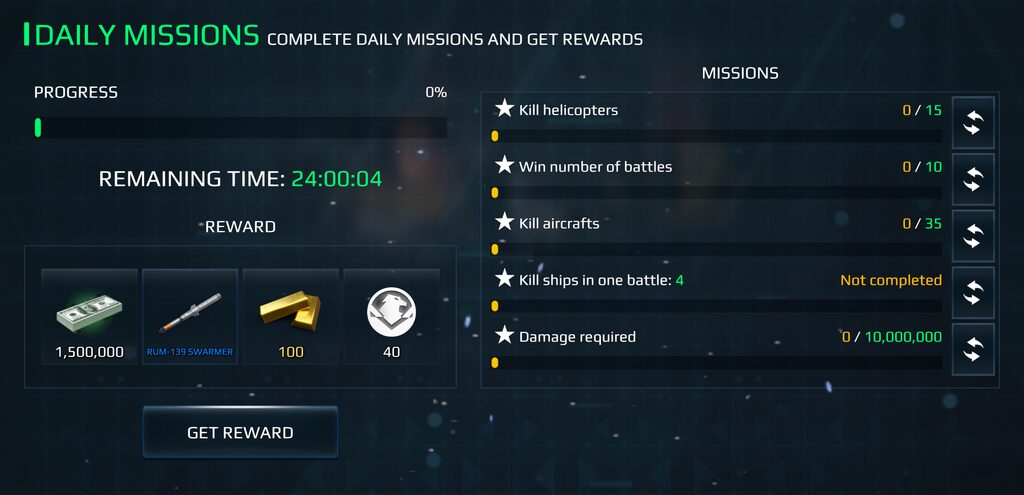Claim rewards with the Get Reward button
The height and width of the screenshot is (495, 1024).
(240, 432)
